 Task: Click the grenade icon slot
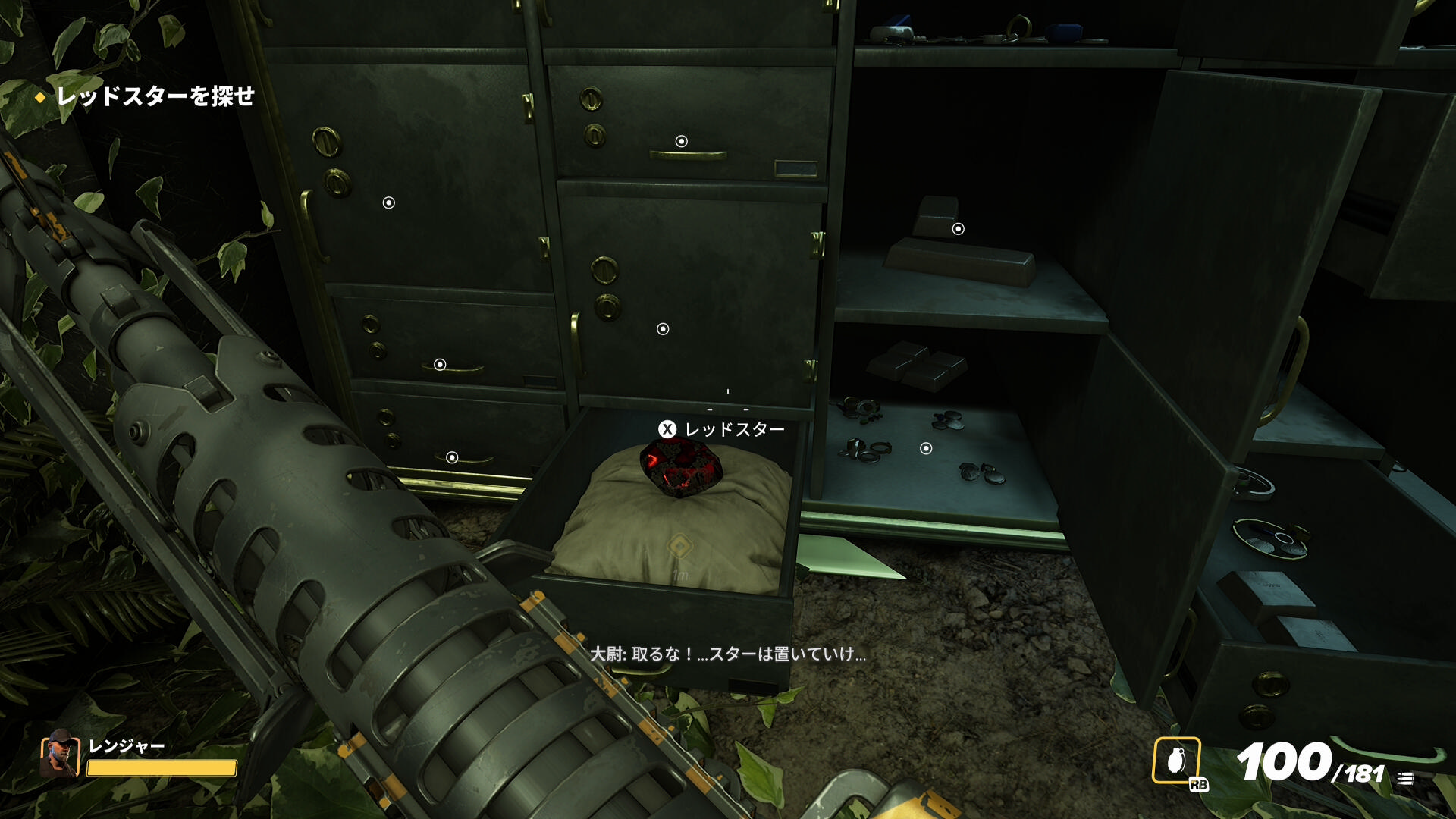(x=1176, y=760)
